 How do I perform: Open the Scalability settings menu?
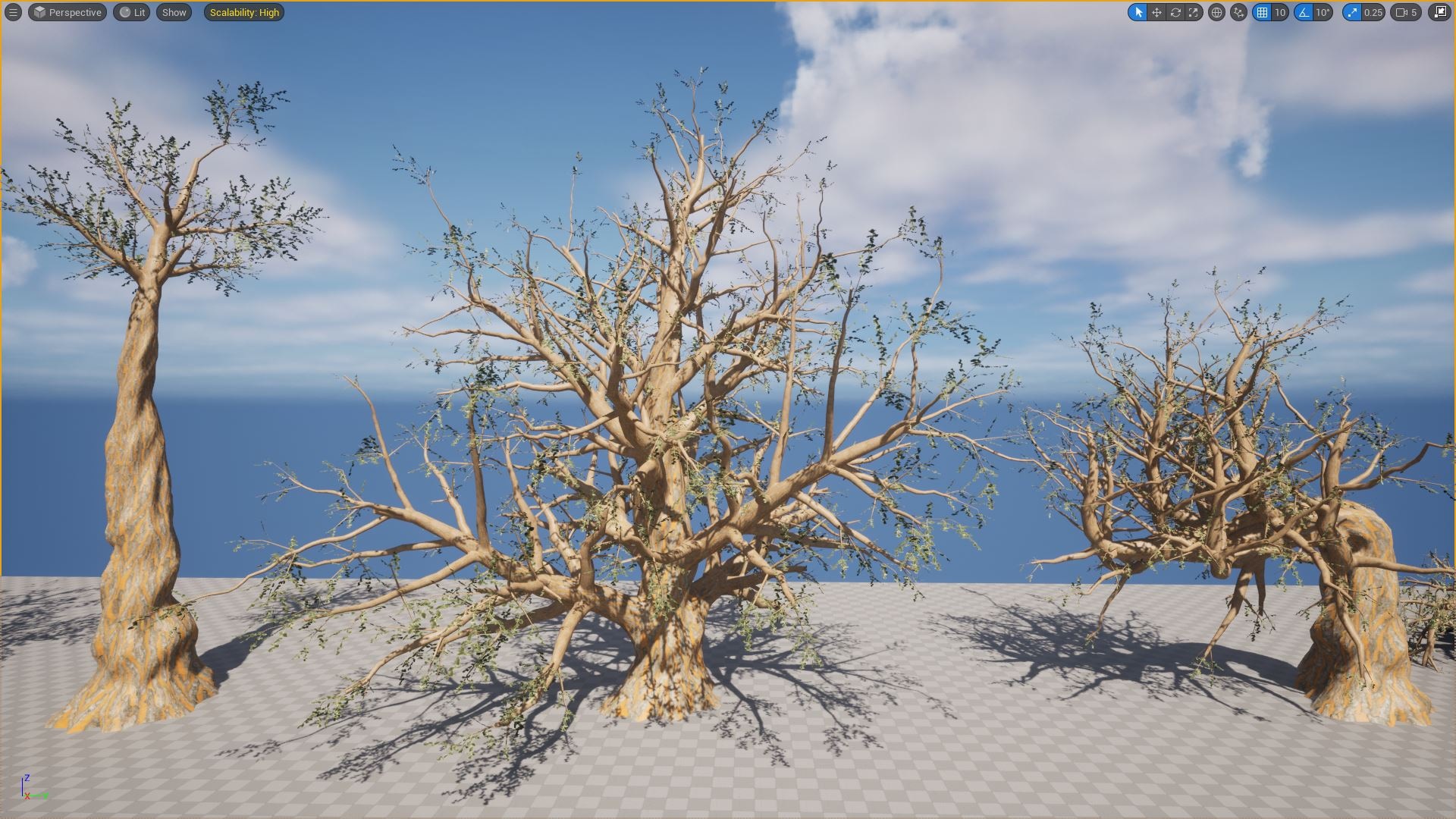click(244, 12)
